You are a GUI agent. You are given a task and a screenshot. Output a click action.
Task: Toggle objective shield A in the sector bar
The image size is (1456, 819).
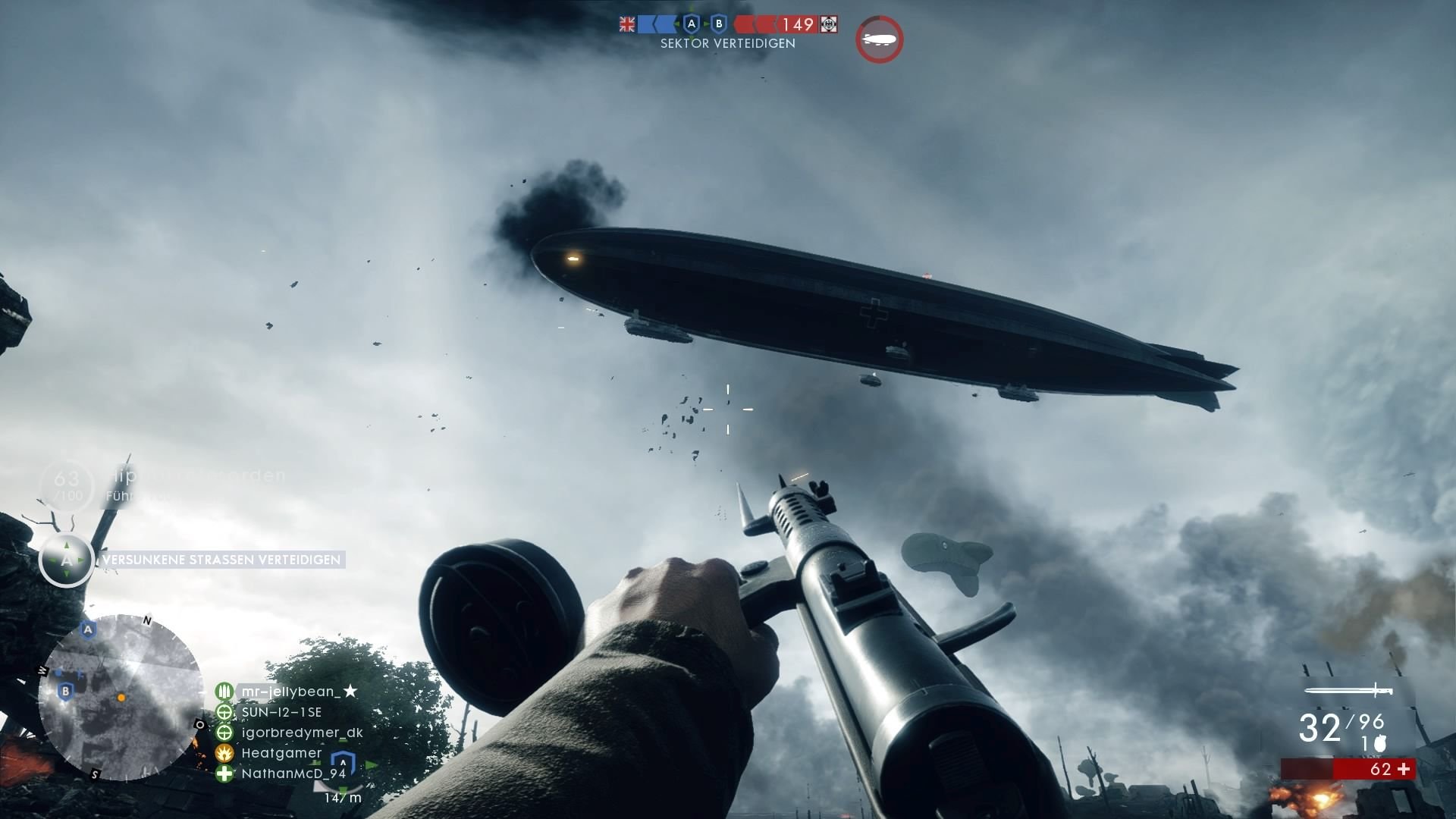(x=691, y=24)
